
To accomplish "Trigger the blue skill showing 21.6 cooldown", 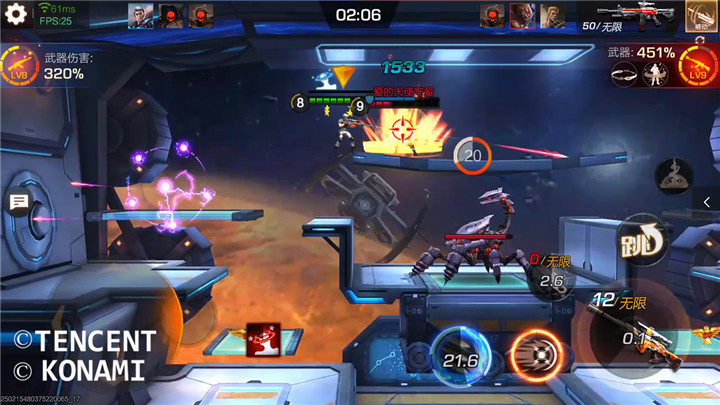I will [x=459, y=356].
